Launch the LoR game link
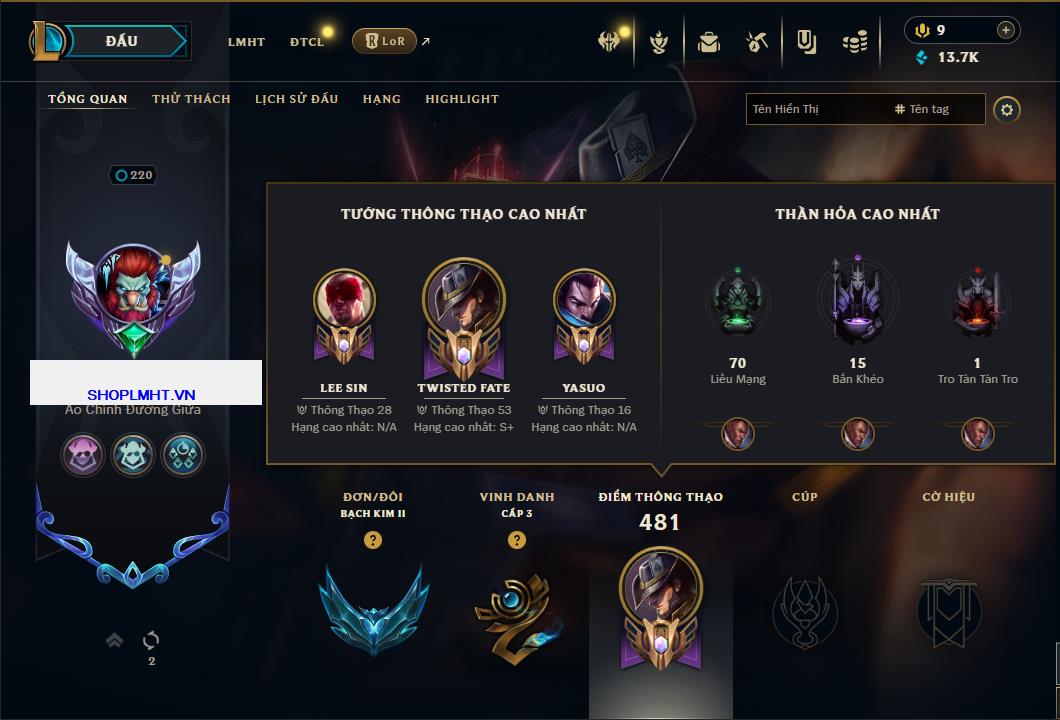The width and height of the screenshot is (1060, 720). pos(385,41)
